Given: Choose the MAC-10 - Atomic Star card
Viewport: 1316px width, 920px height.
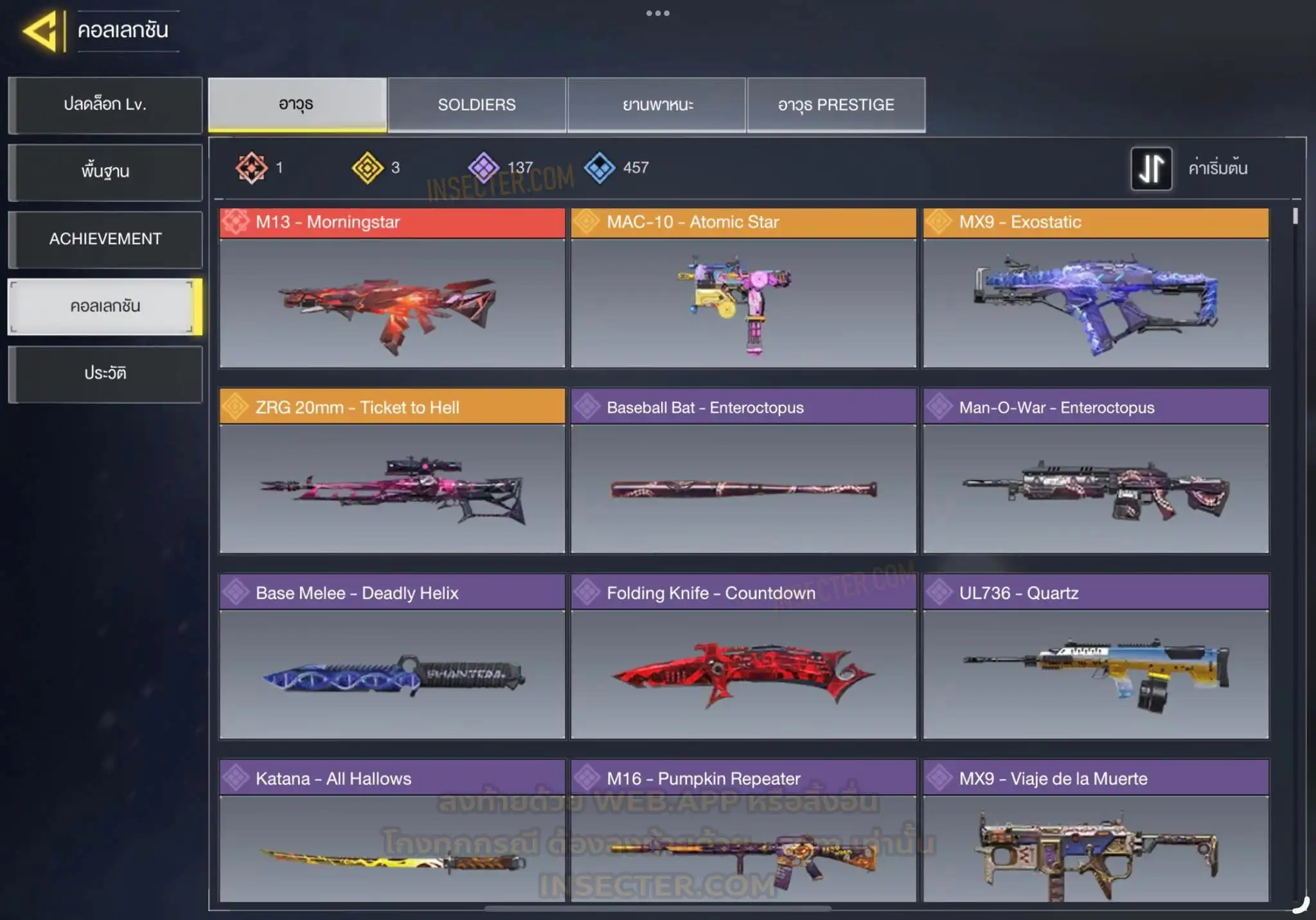Looking at the screenshot, I should tap(743, 288).
